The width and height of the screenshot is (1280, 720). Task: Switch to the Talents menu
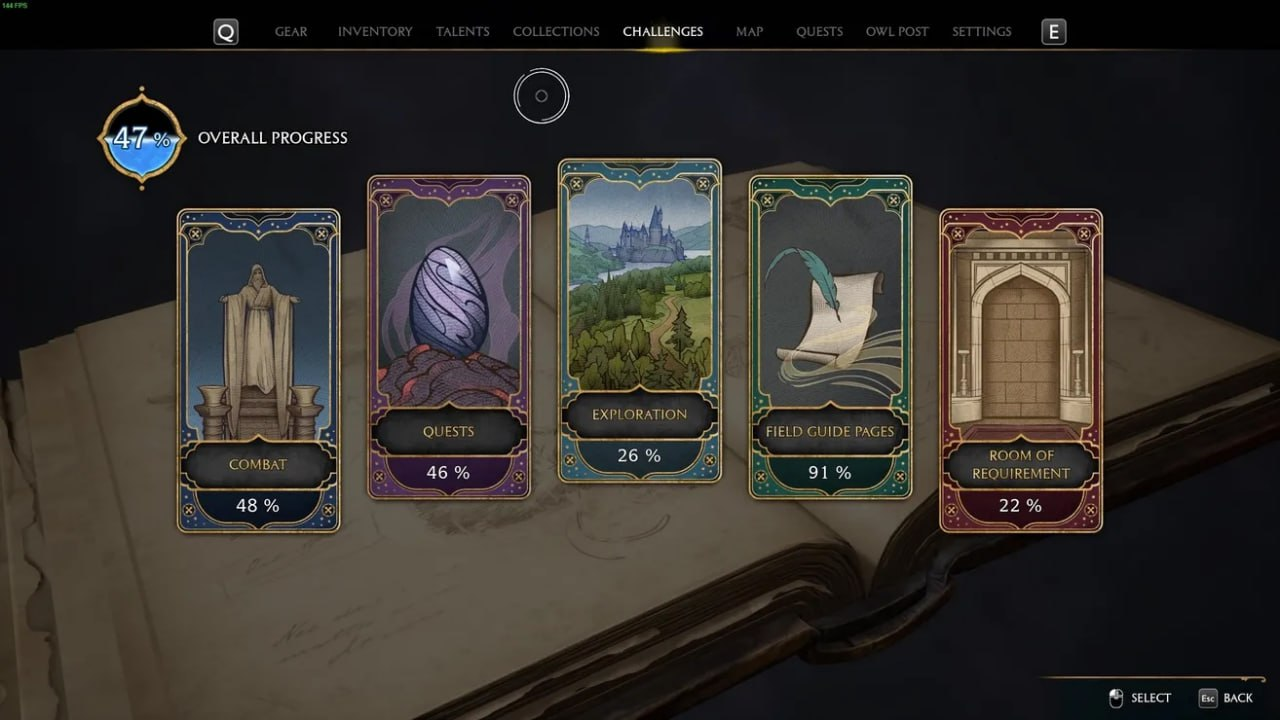pos(462,31)
